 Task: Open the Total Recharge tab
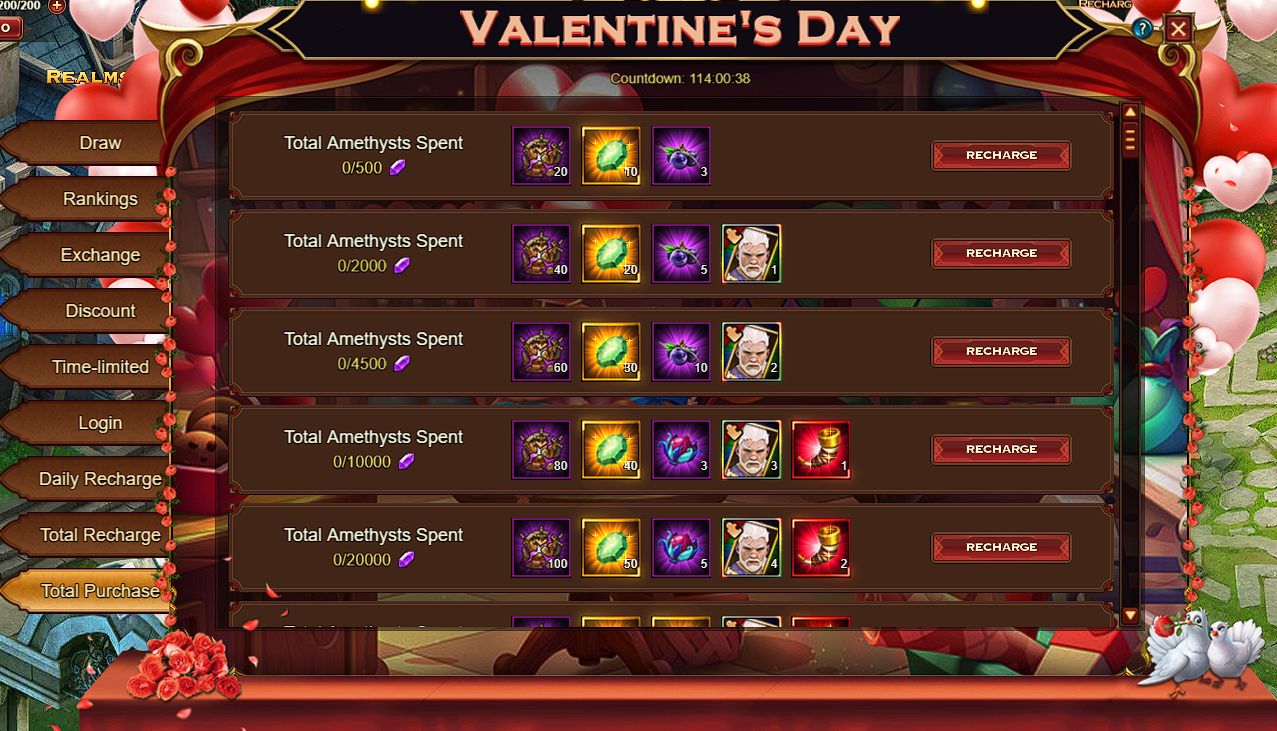[x=100, y=535]
